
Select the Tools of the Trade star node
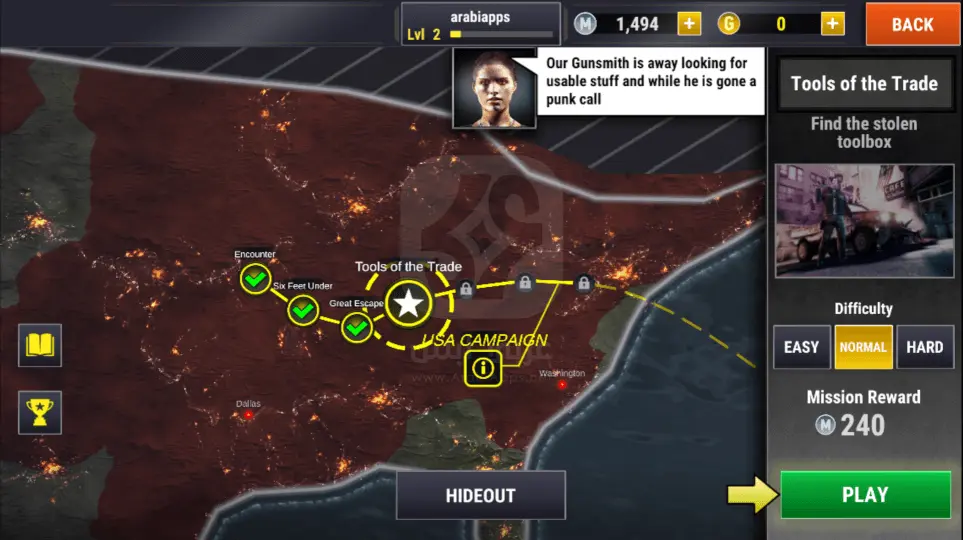click(408, 302)
